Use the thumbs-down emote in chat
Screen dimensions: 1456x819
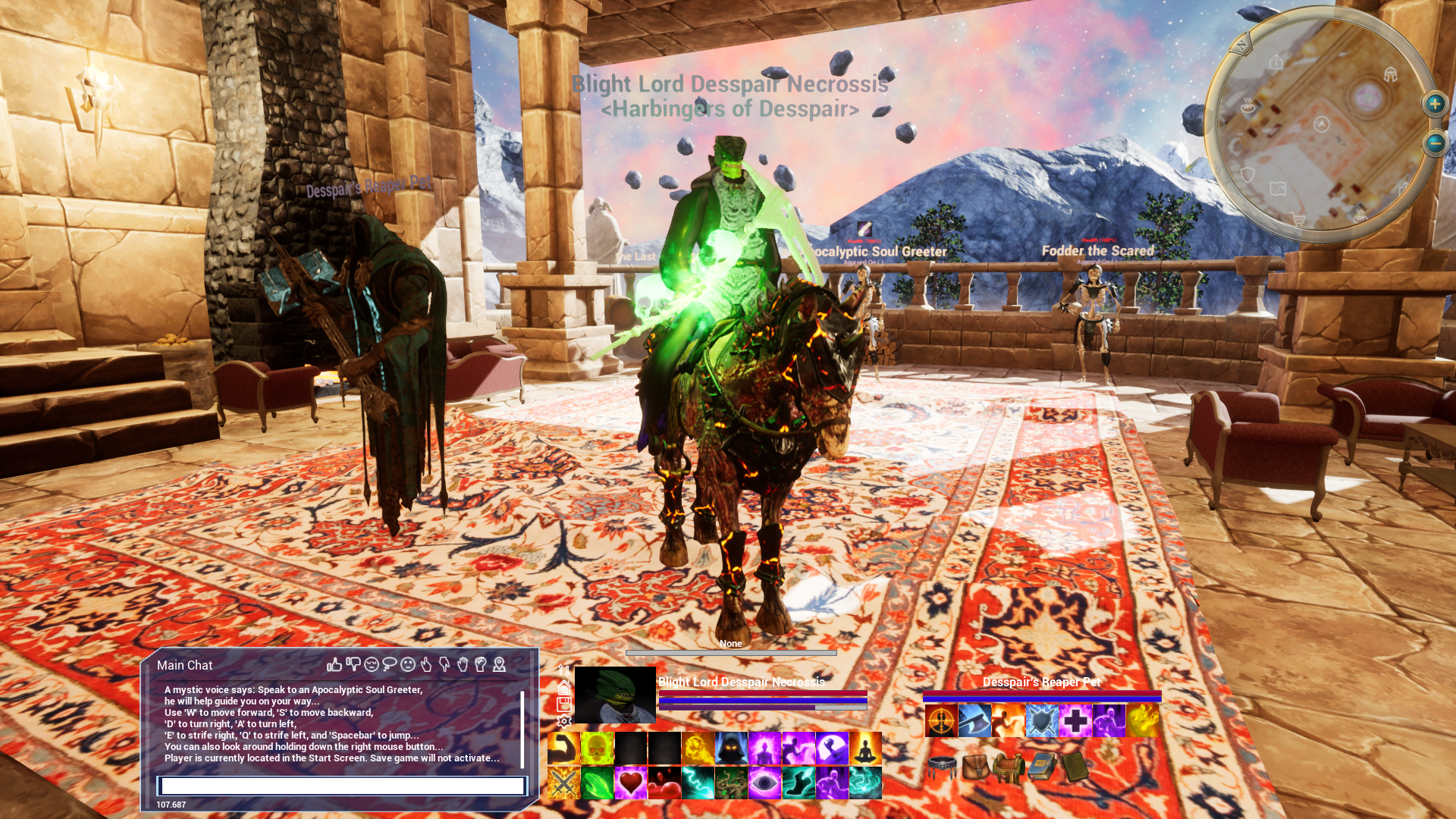coord(353,665)
